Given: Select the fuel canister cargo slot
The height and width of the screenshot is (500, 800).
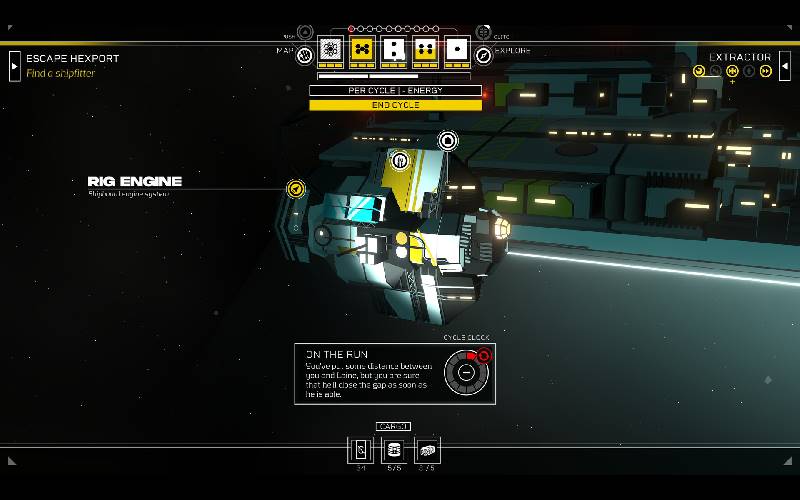Looking at the screenshot, I should [394, 450].
